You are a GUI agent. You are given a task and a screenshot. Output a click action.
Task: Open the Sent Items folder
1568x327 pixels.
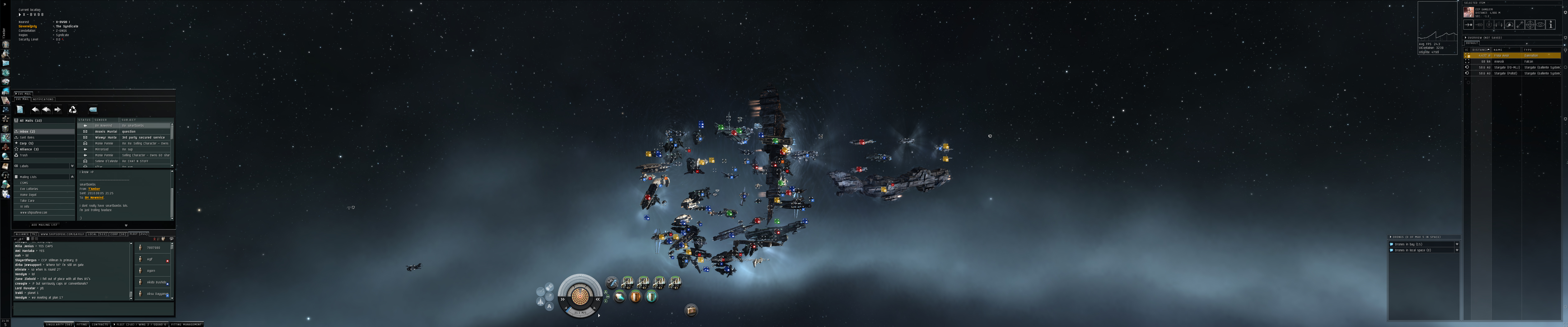(27, 138)
